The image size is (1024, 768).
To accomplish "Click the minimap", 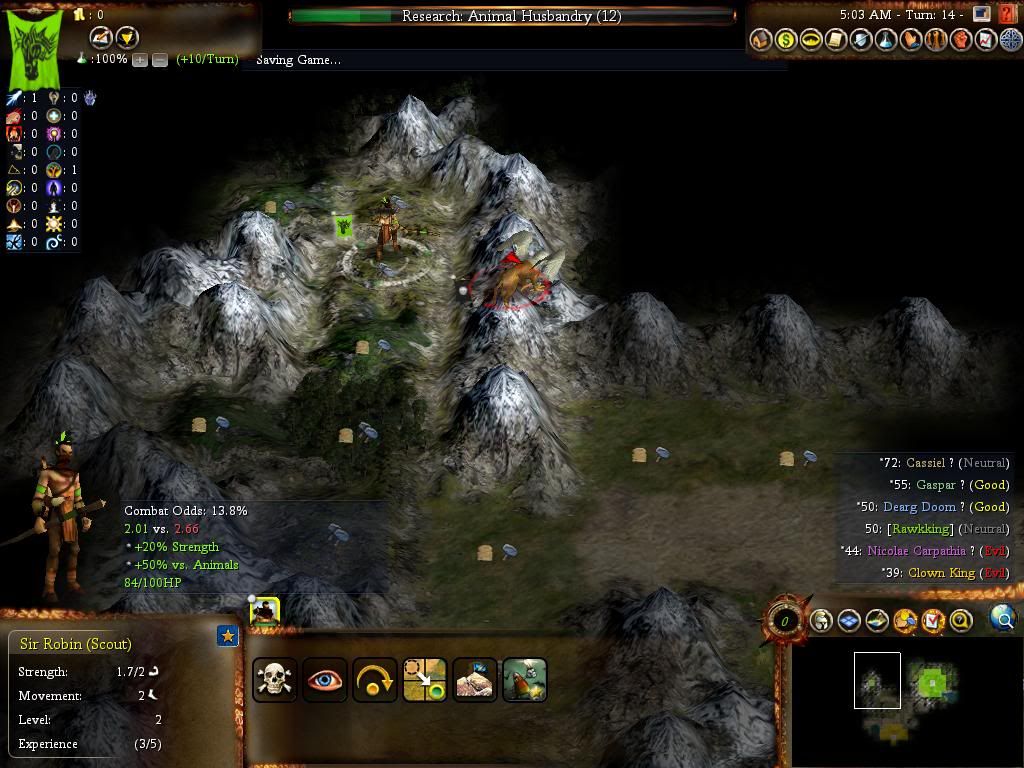I will 905,700.
